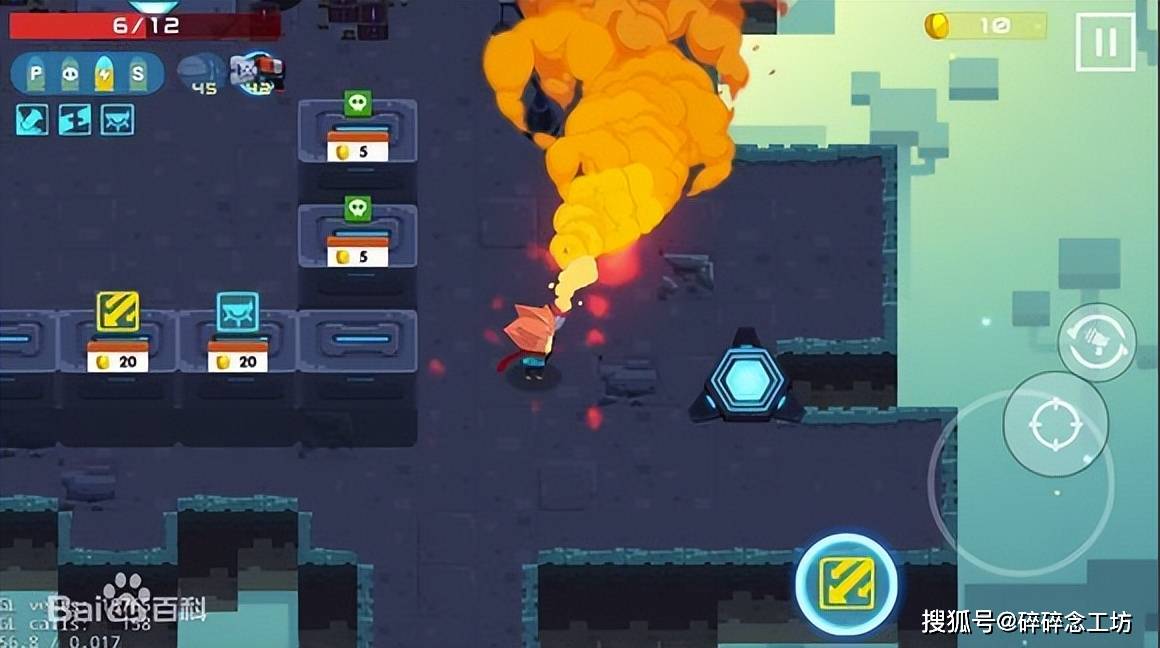The width and height of the screenshot is (1160, 648).
Task: Select the S ammo type
Action: tap(137, 73)
